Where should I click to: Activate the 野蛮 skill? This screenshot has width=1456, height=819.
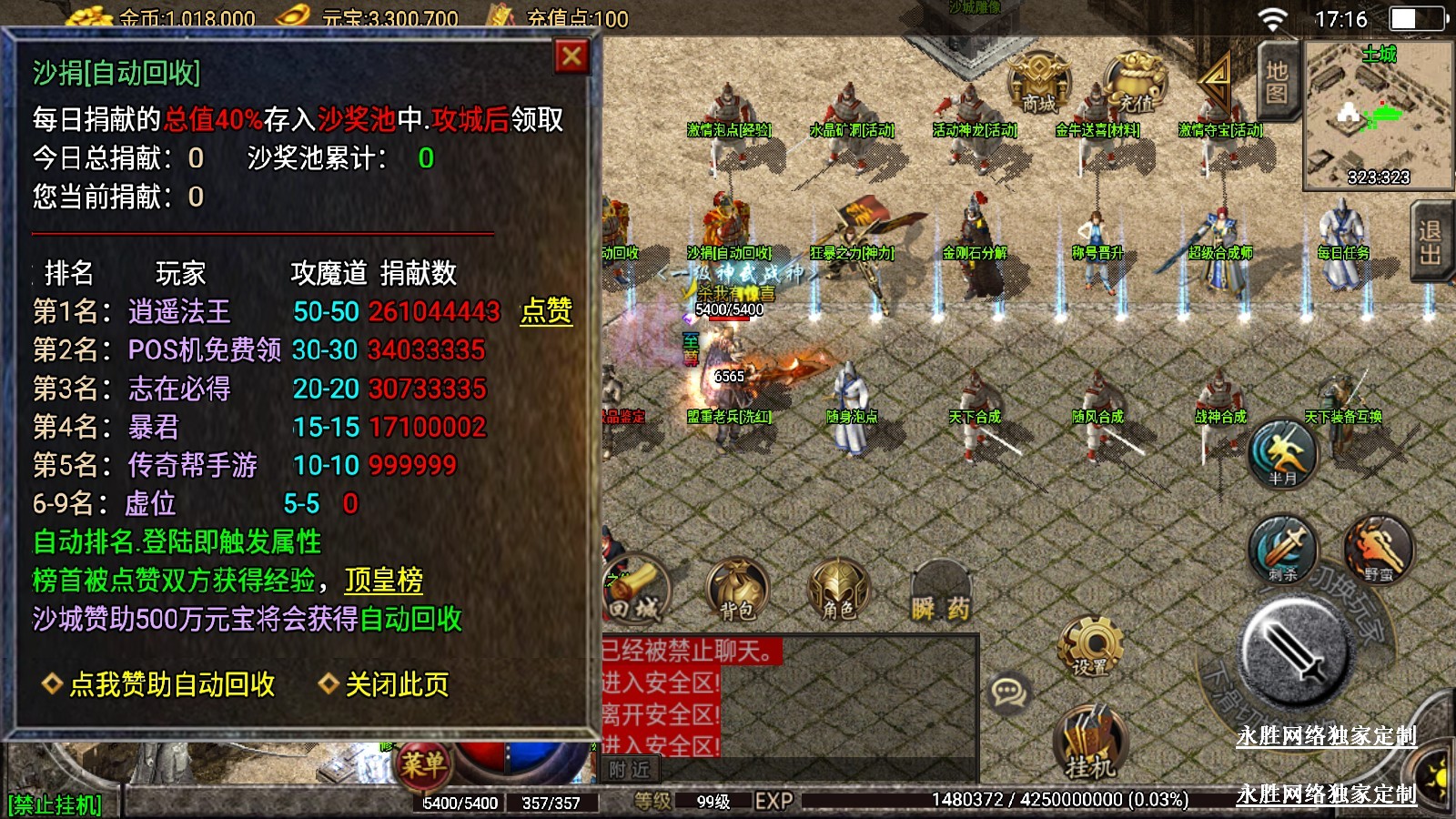pyautogui.click(x=1379, y=549)
